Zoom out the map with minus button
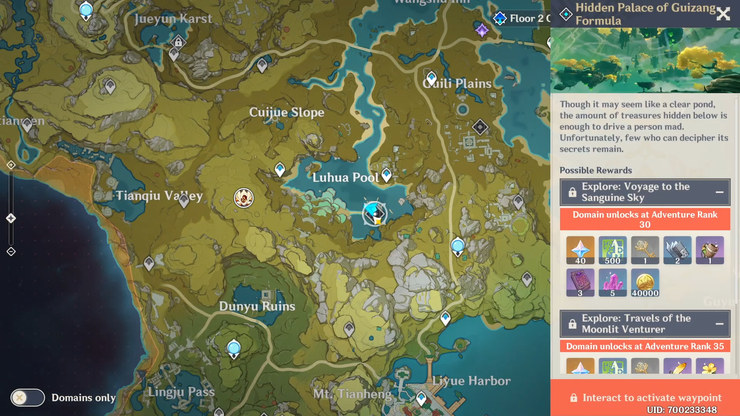 point(11,251)
